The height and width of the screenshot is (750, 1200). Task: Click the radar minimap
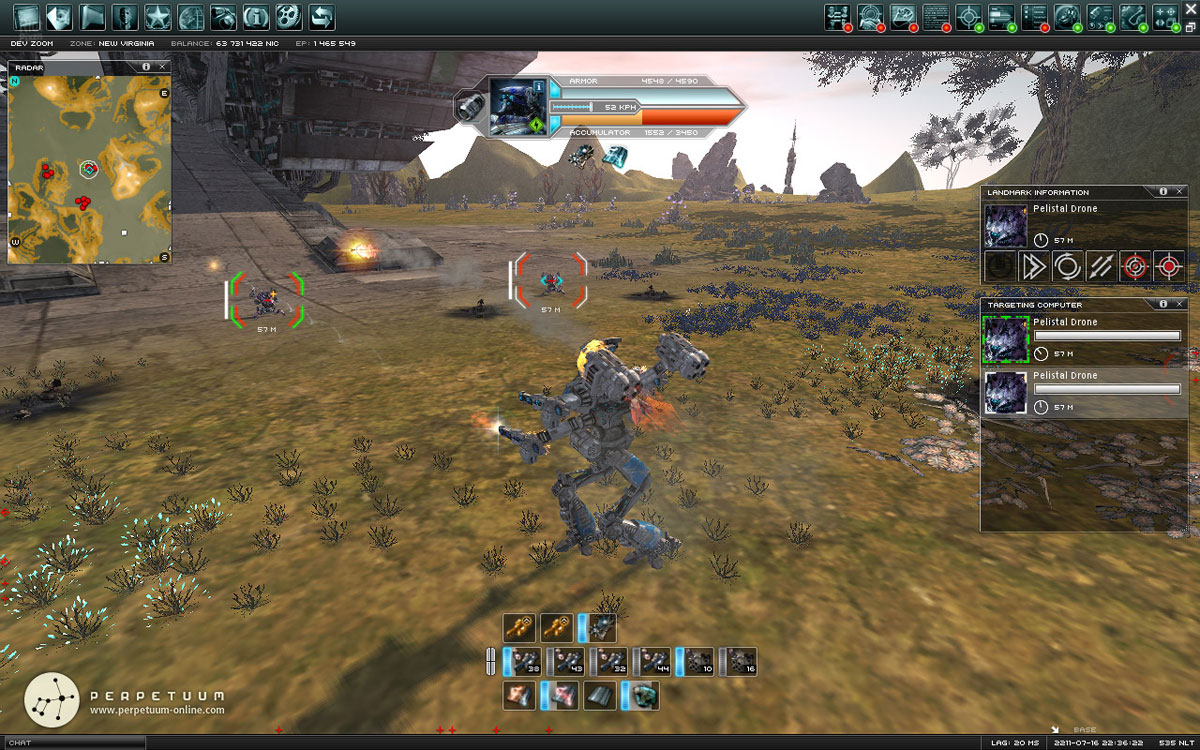pos(89,167)
